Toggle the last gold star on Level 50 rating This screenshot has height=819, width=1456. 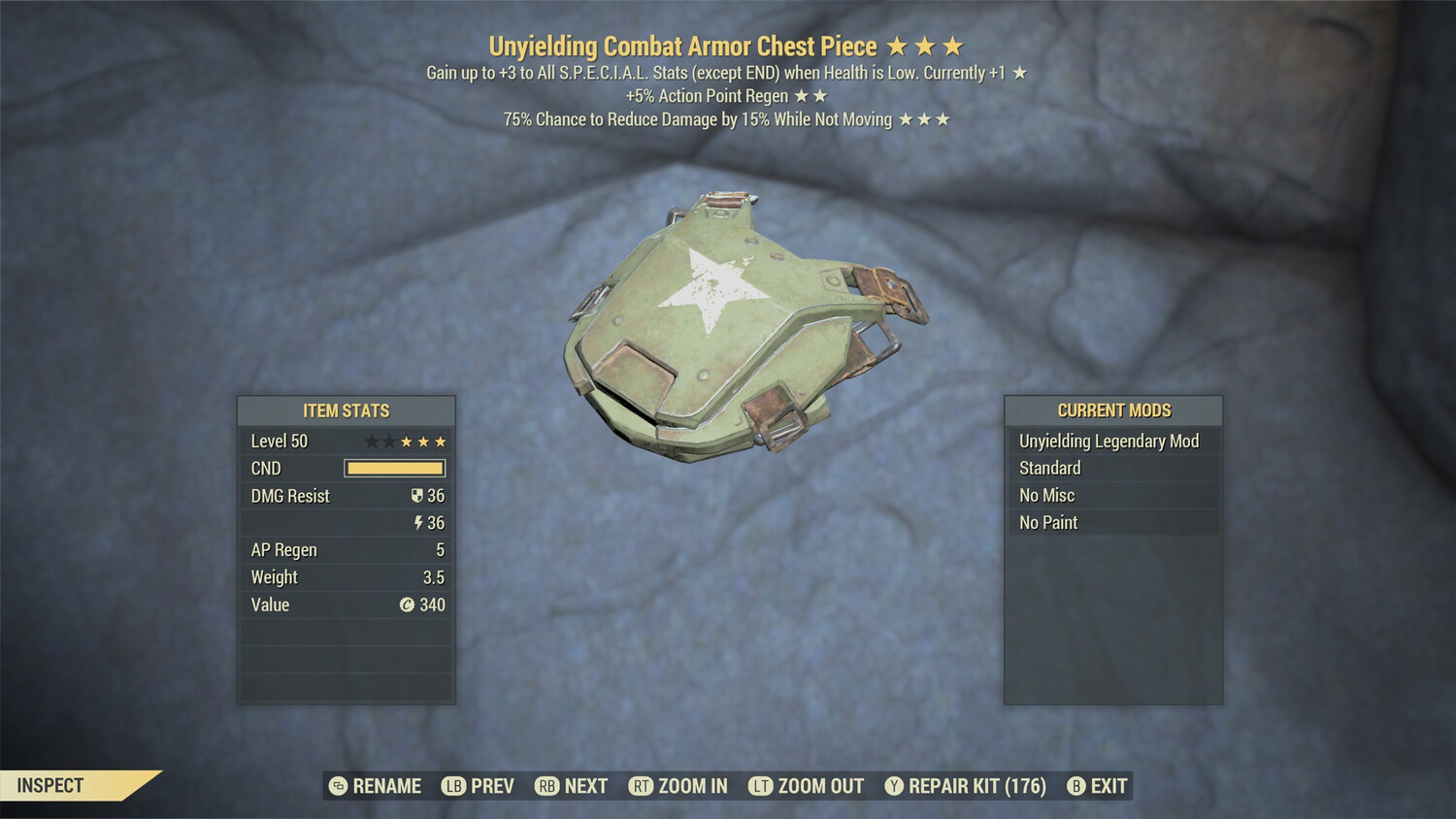pos(439,441)
